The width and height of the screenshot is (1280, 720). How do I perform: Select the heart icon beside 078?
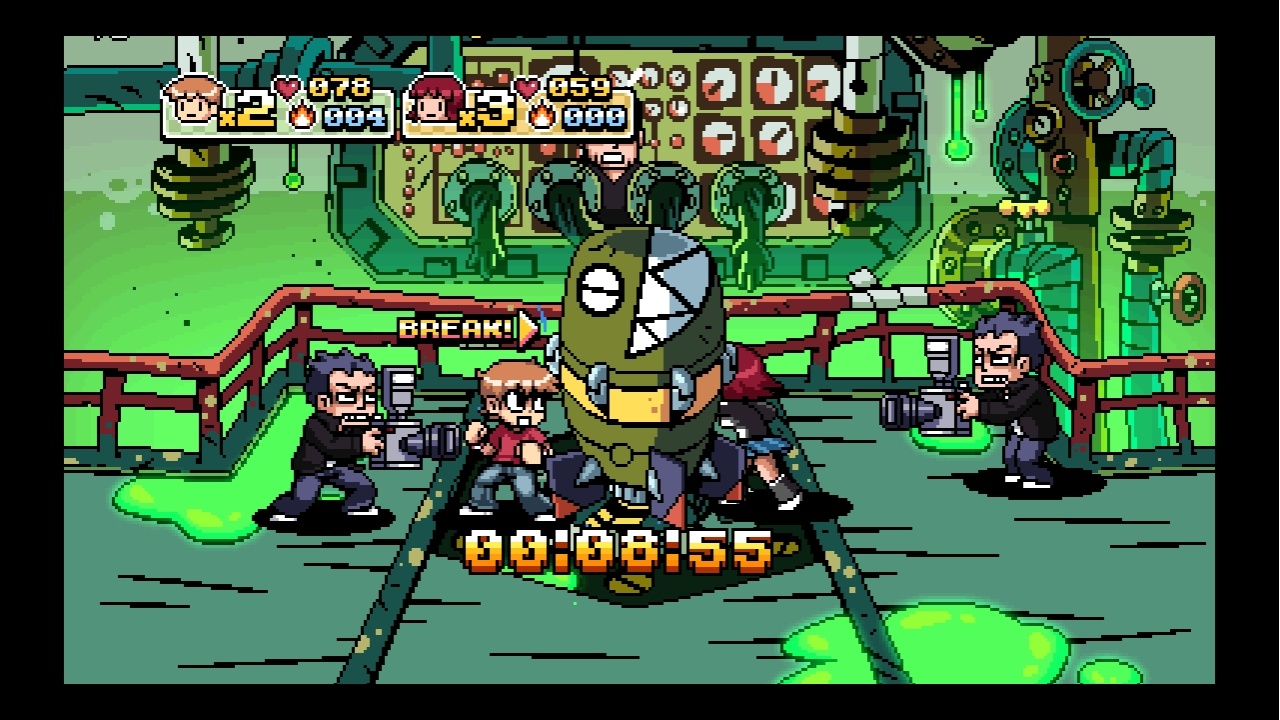(288, 86)
